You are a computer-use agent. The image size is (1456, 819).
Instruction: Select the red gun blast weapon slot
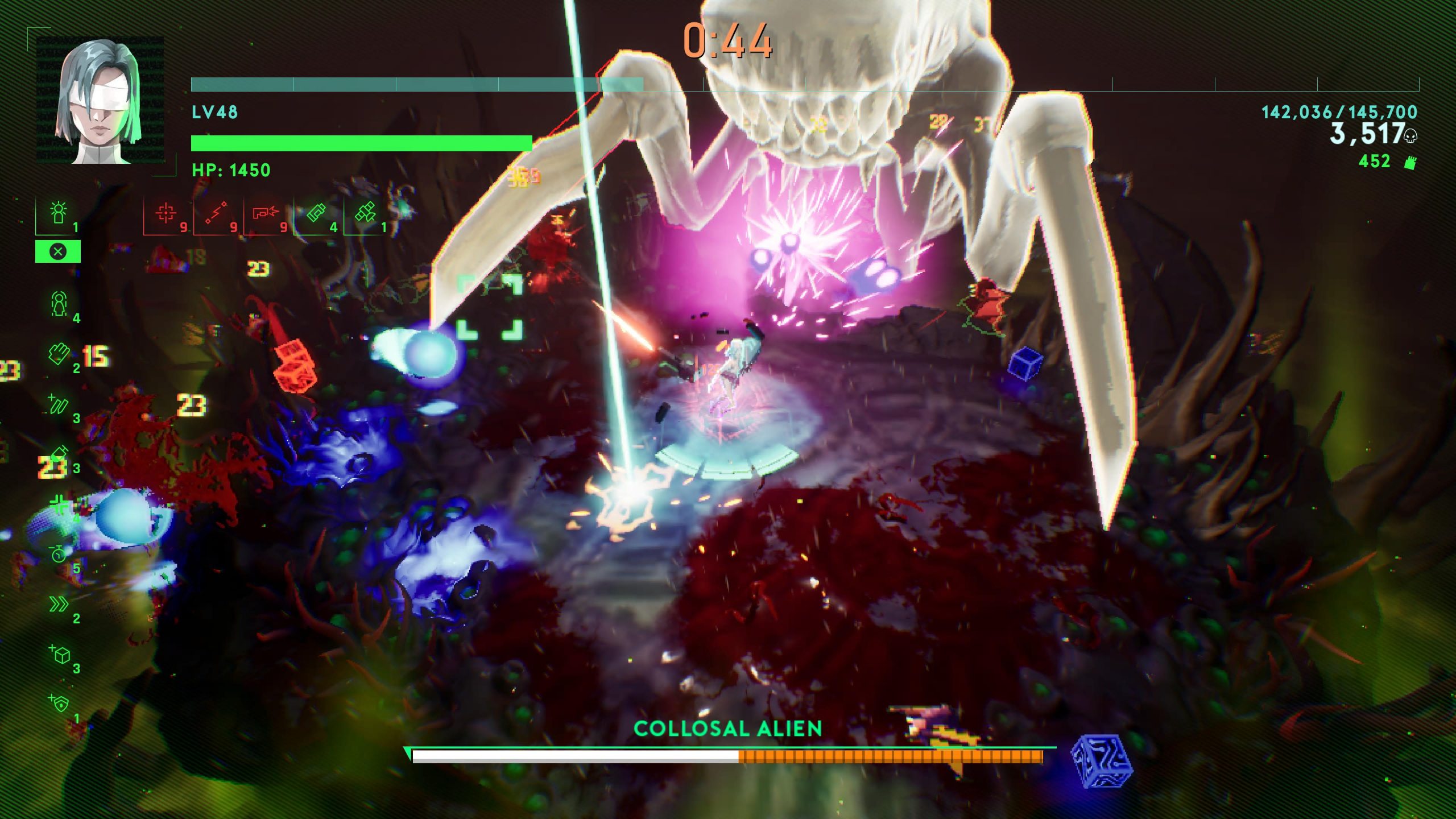(x=266, y=214)
